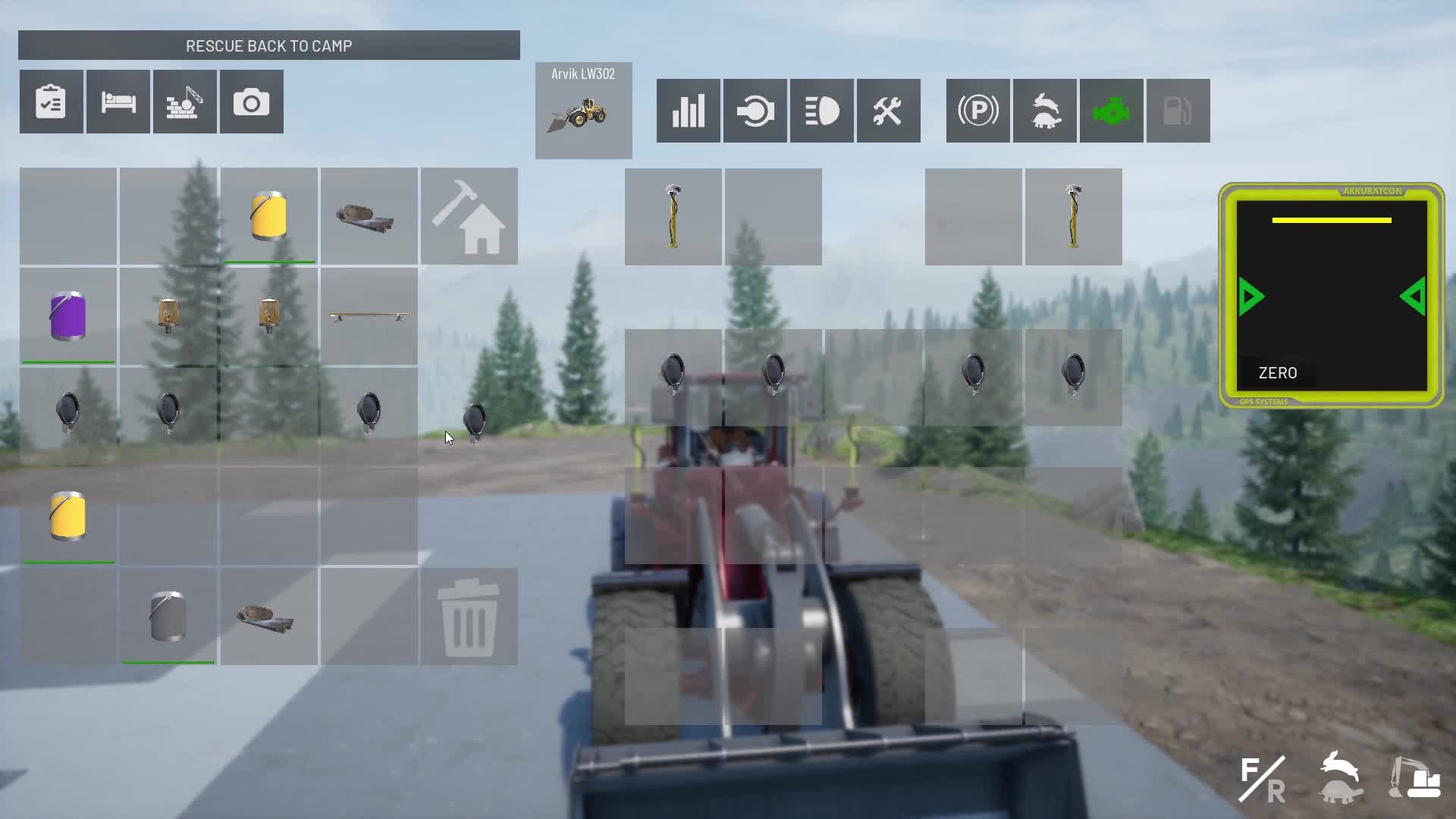Select the trash can disposal slot
The width and height of the screenshot is (1456, 819).
pos(469,617)
